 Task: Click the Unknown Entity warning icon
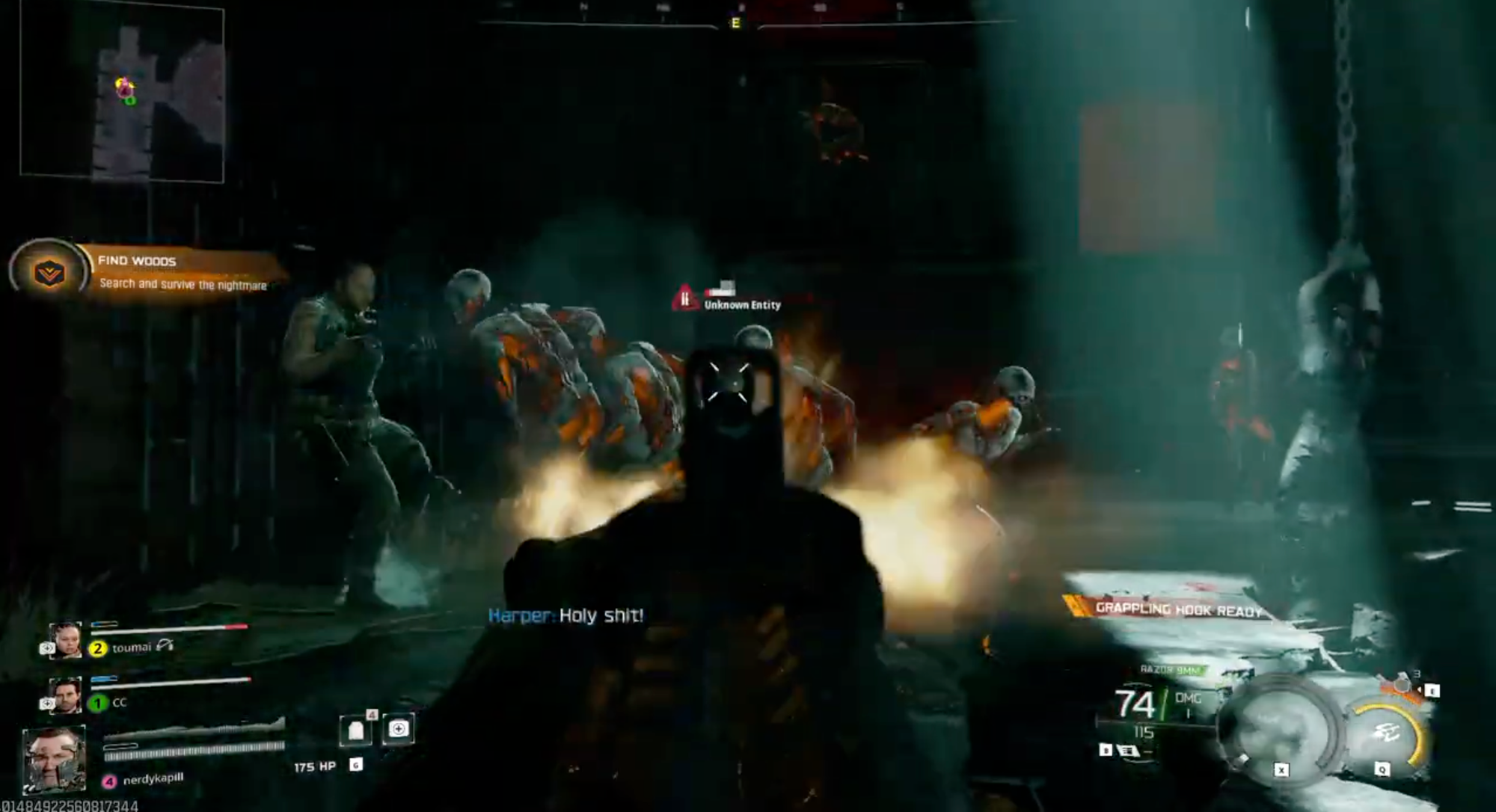pyautogui.click(x=685, y=298)
